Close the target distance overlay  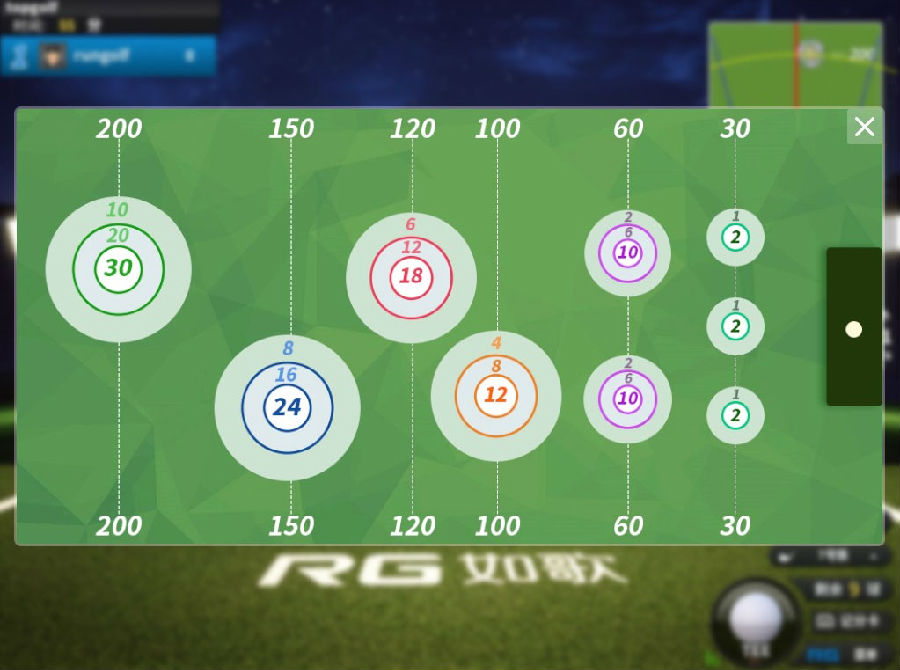click(864, 127)
